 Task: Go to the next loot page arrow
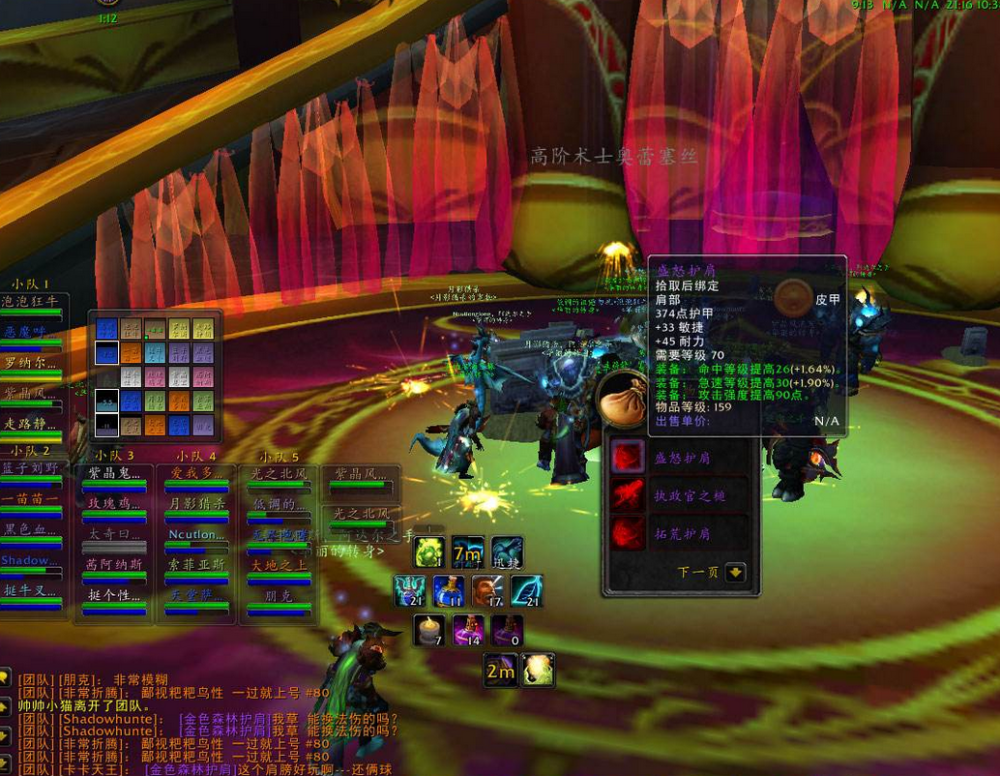tap(736, 573)
